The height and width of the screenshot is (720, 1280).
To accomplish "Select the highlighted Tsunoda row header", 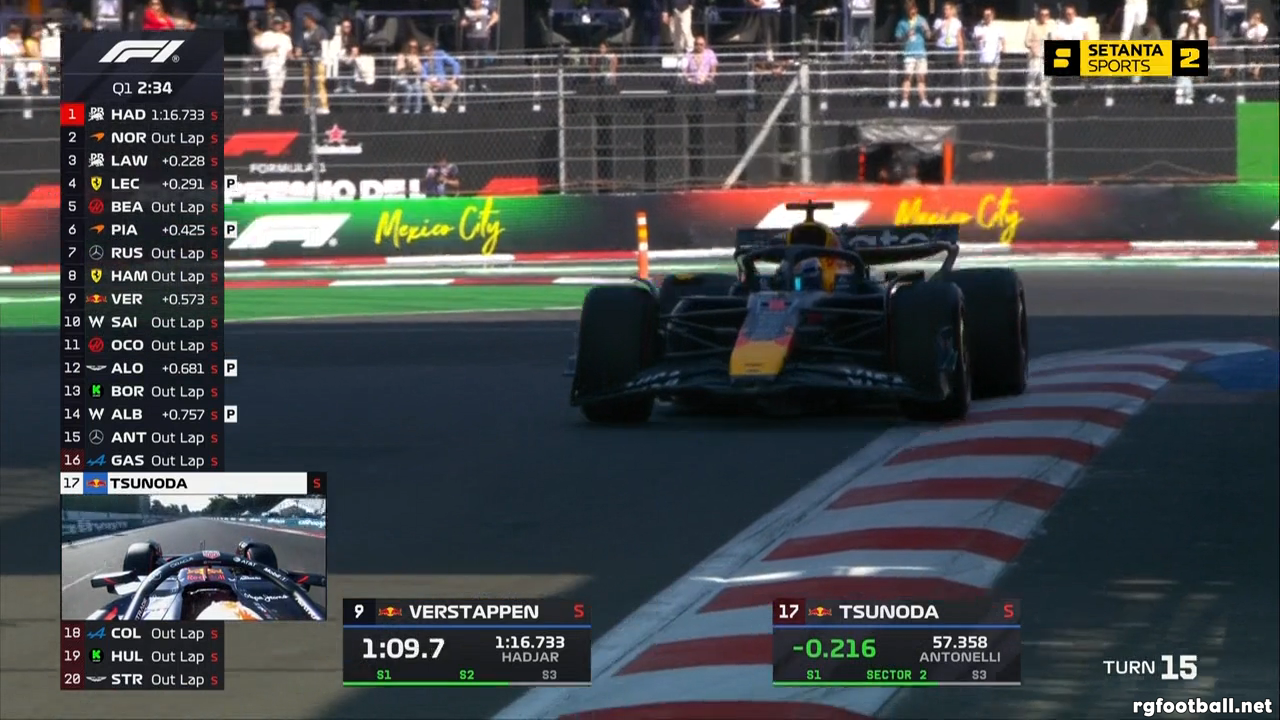I will pos(193,483).
